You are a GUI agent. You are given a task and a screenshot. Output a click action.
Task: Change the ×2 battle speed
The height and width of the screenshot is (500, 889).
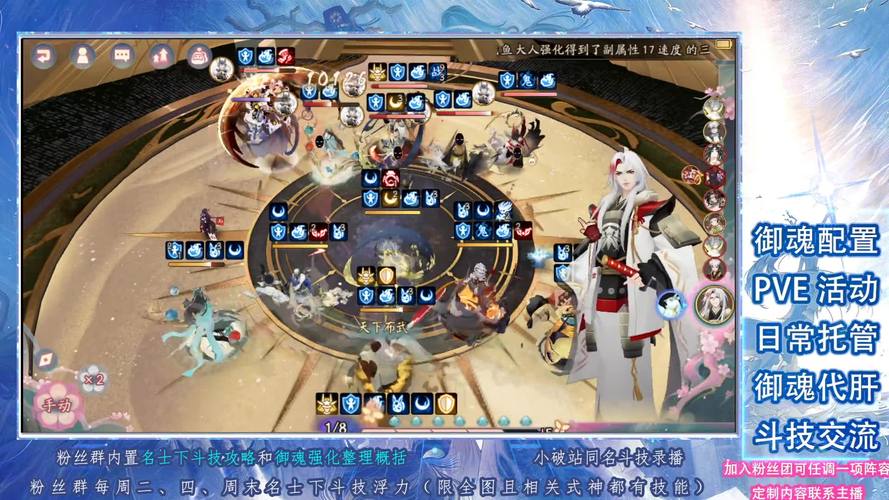pyautogui.click(x=93, y=378)
